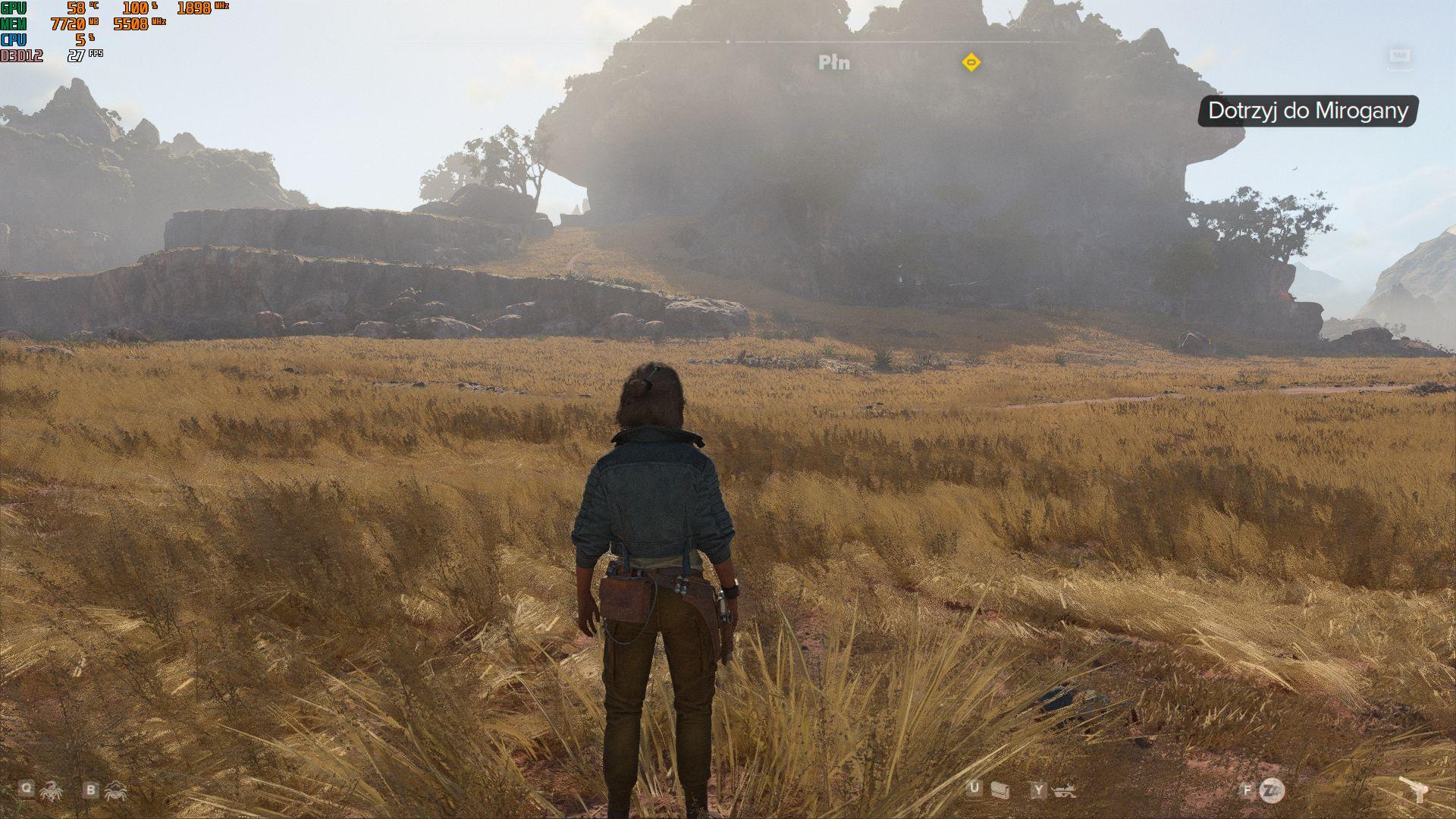The height and width of the screenshot is (819, 1456).
Task: Select the second Nix creature icon
Action: (116, 791)
